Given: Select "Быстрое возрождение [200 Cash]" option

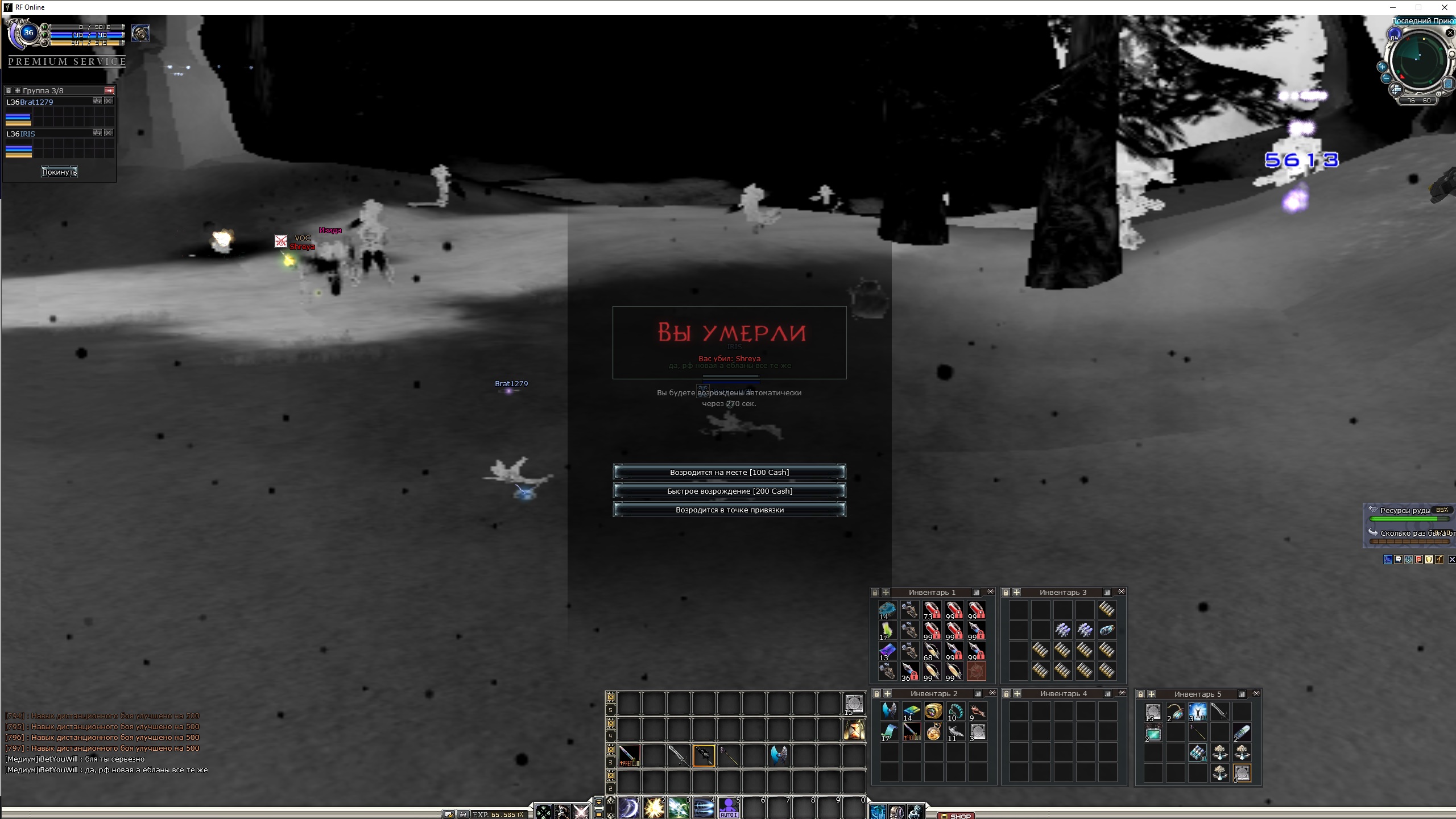Looking at the screenshot, I should pyautogui.click(x=729, y=491).
